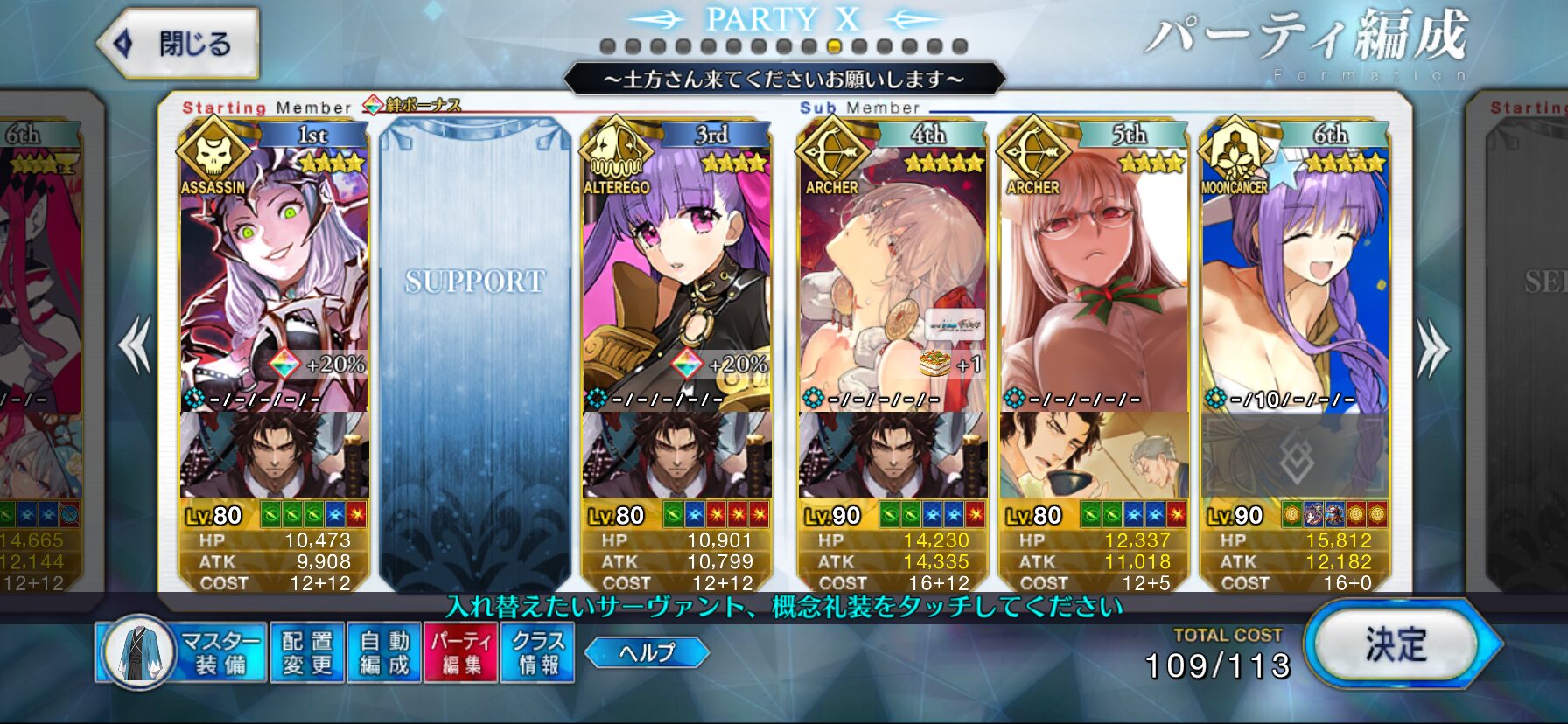Select the 4th slot Archer servant card
1568x724 pixels.
click(x=892, y=280)
